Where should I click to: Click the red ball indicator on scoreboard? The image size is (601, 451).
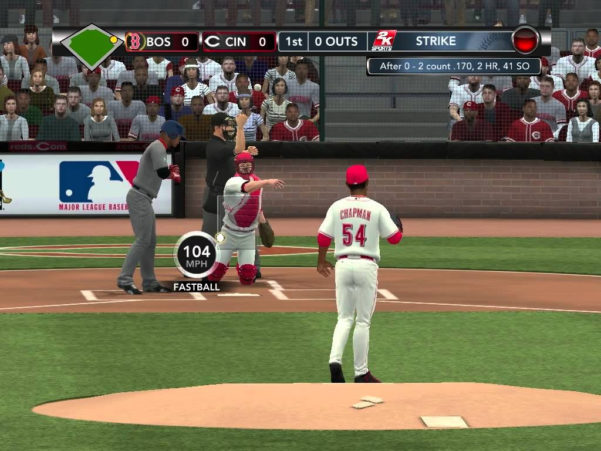[x=525, y=41]
